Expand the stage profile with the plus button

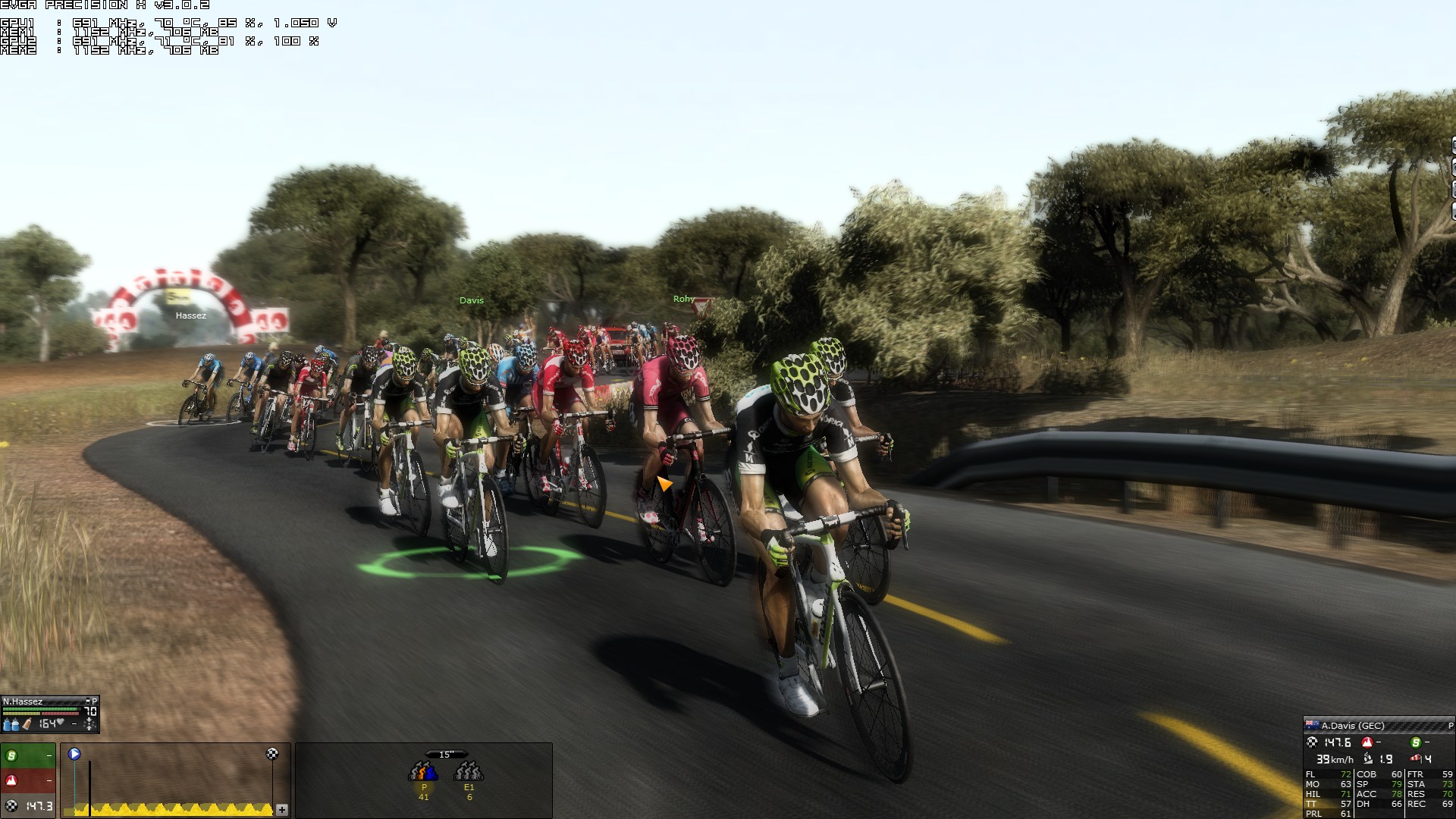(282, 810)
